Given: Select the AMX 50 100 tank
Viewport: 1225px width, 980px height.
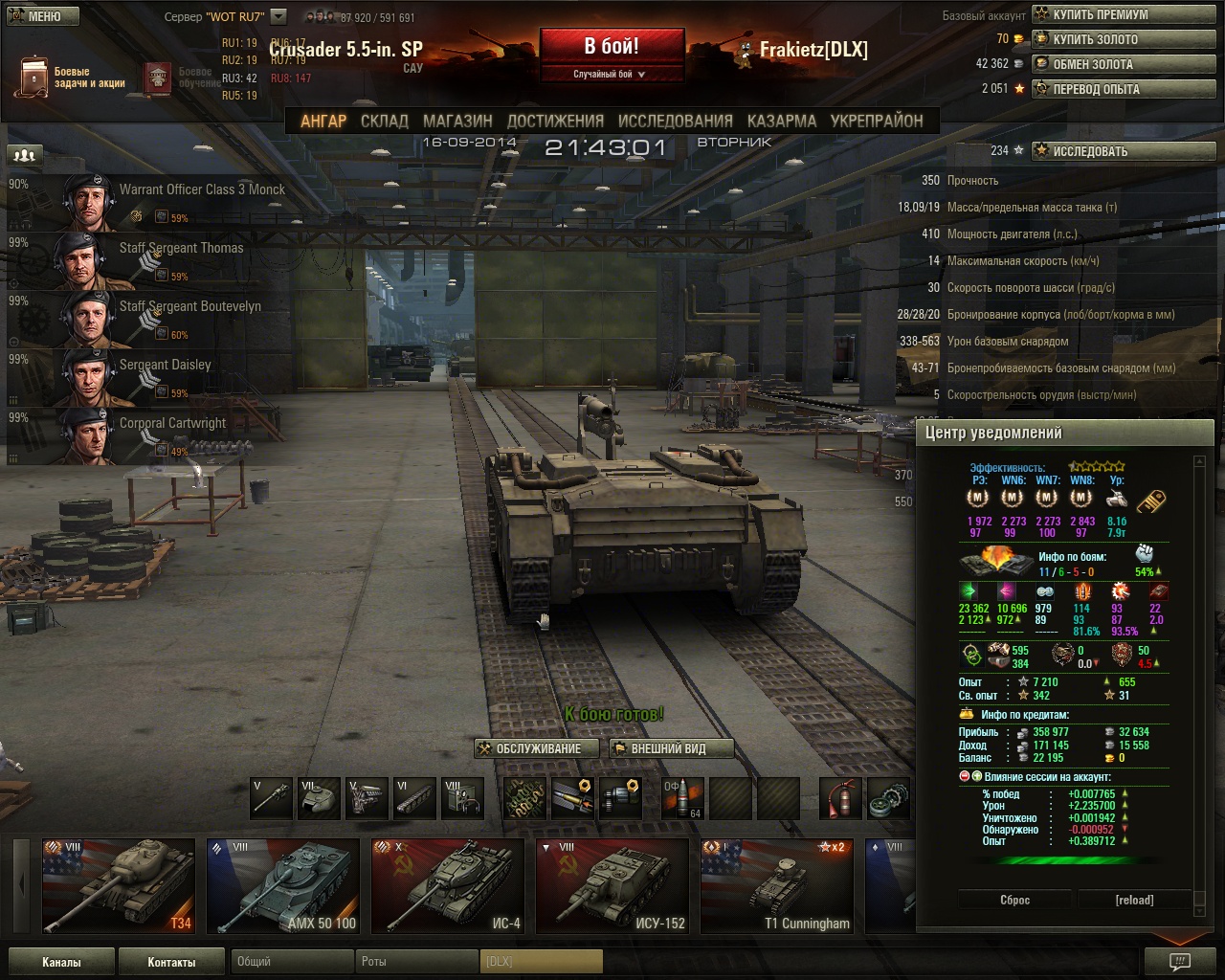Looking at the screenshot, I should pos(282,885).
